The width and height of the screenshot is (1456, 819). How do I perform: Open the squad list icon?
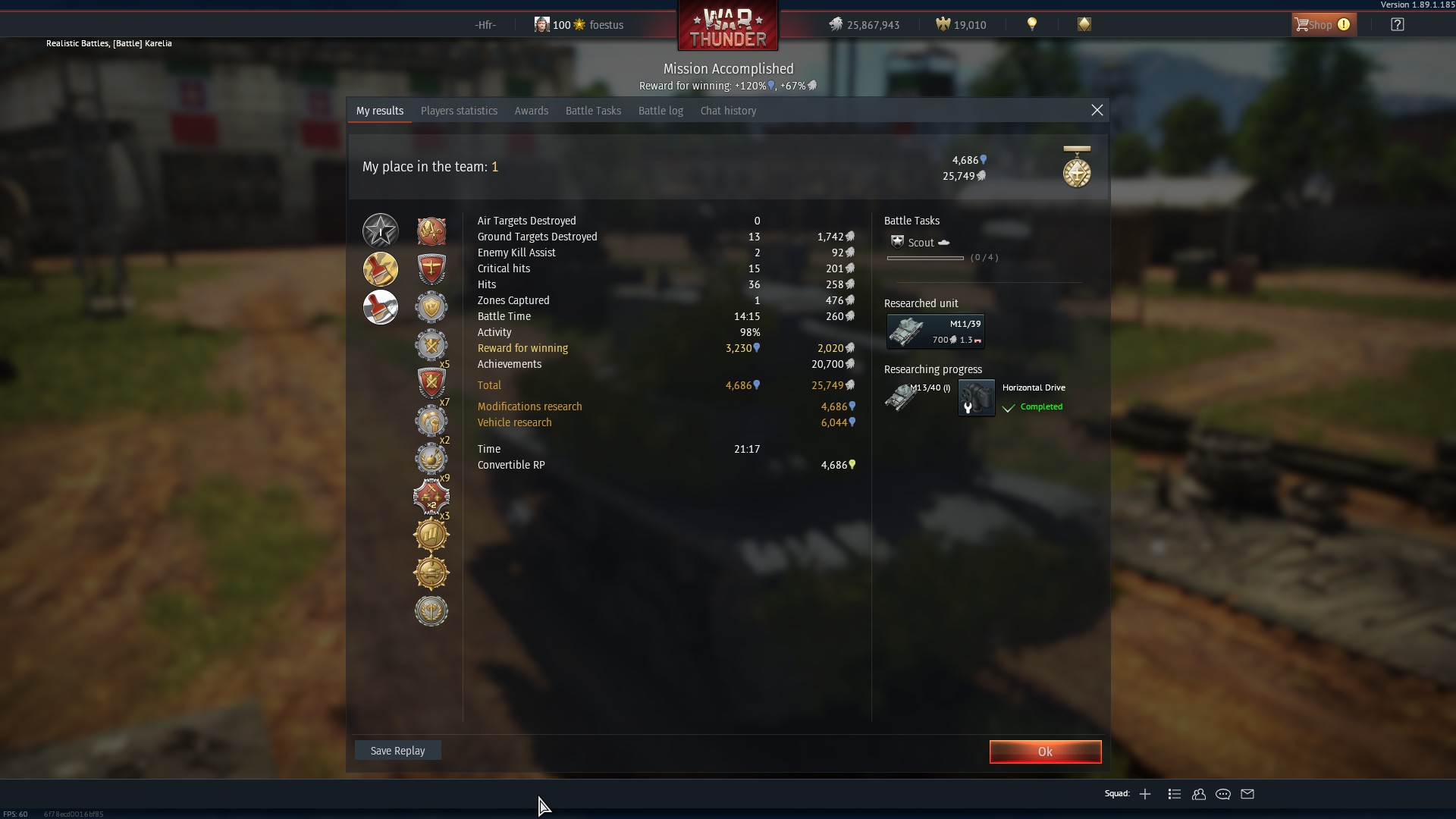coord(1173,794)
